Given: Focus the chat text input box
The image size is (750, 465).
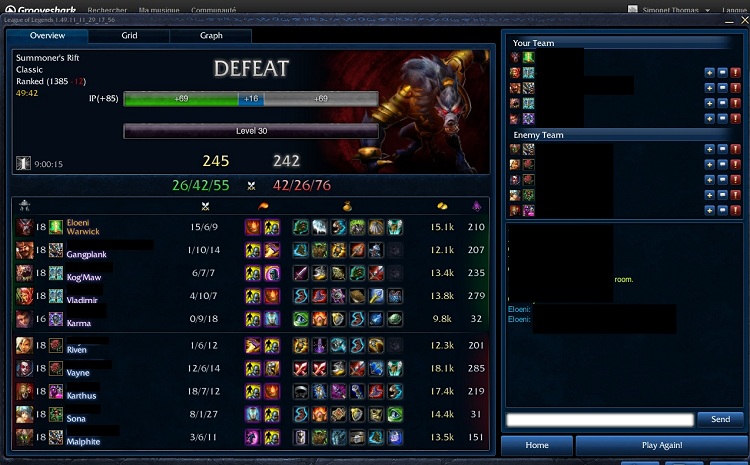Looking at the screenshot, I should 599,420.
